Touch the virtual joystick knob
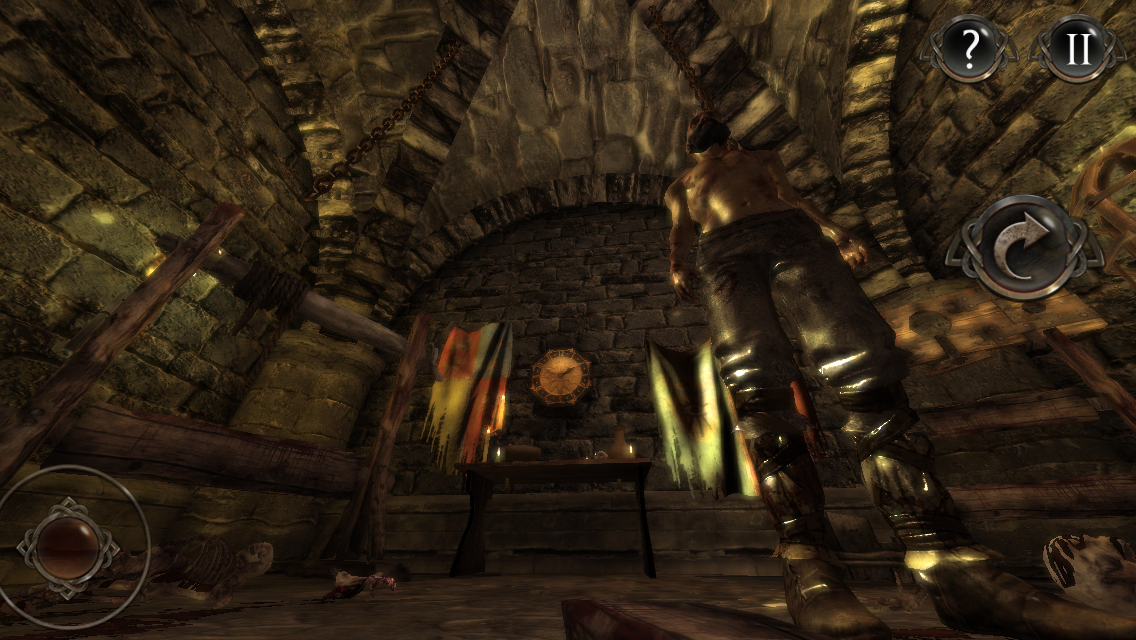The width and height of the screenshot is (1136, 640). [x=67, y=546]
